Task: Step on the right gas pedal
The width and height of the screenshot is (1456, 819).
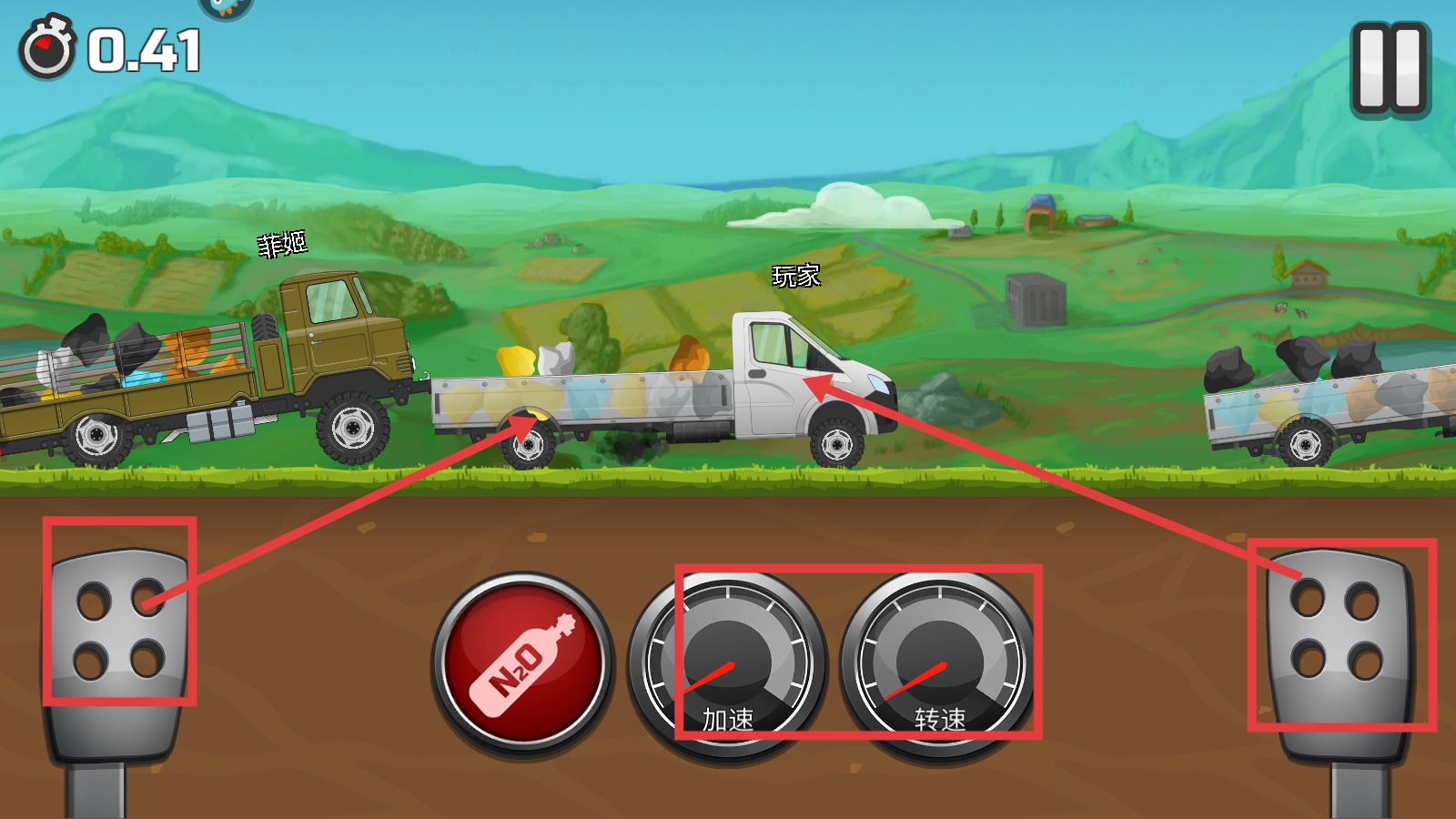Action: point(1340,637)
